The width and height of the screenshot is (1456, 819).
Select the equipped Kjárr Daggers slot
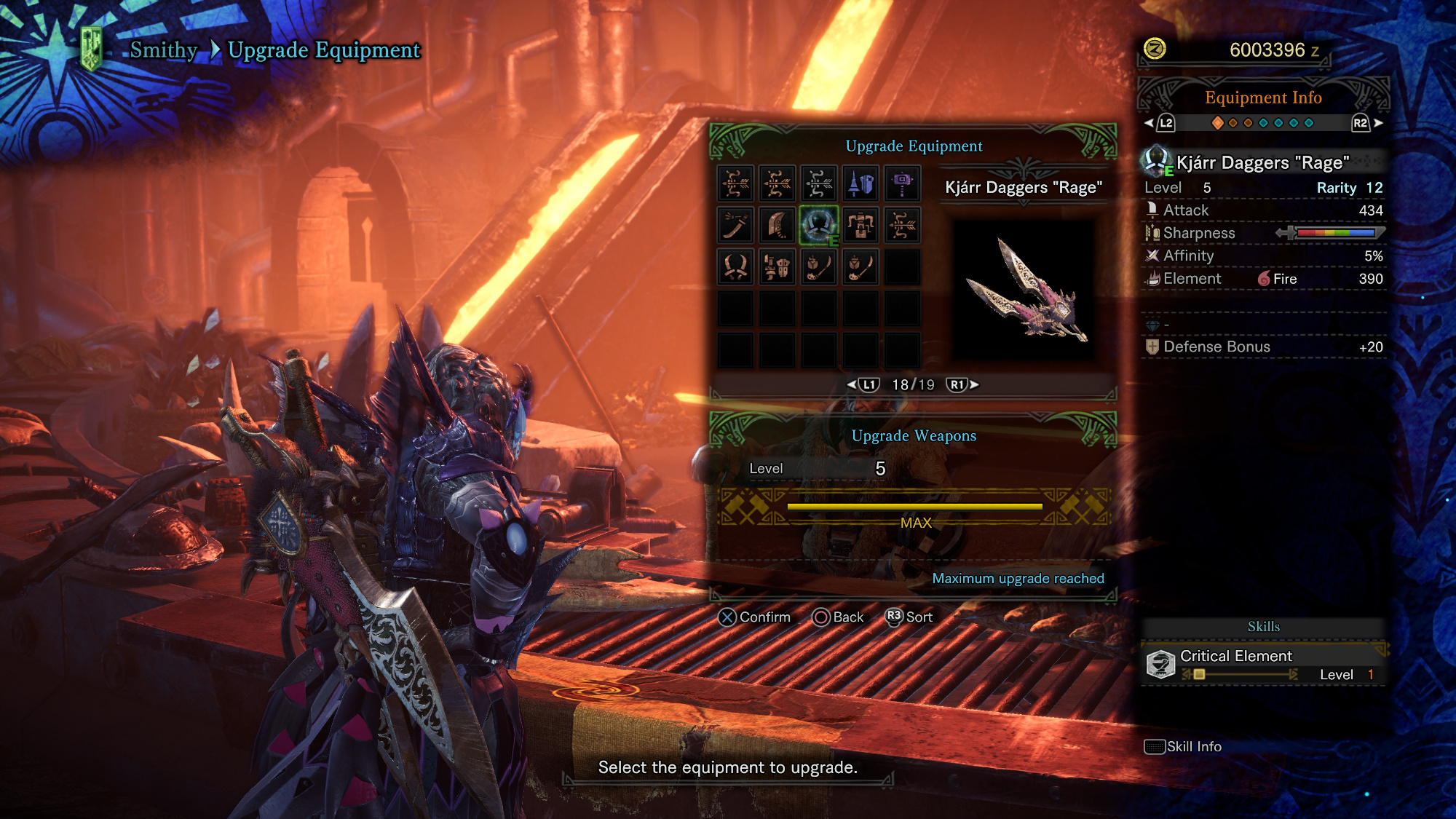(x=819, y=225)
